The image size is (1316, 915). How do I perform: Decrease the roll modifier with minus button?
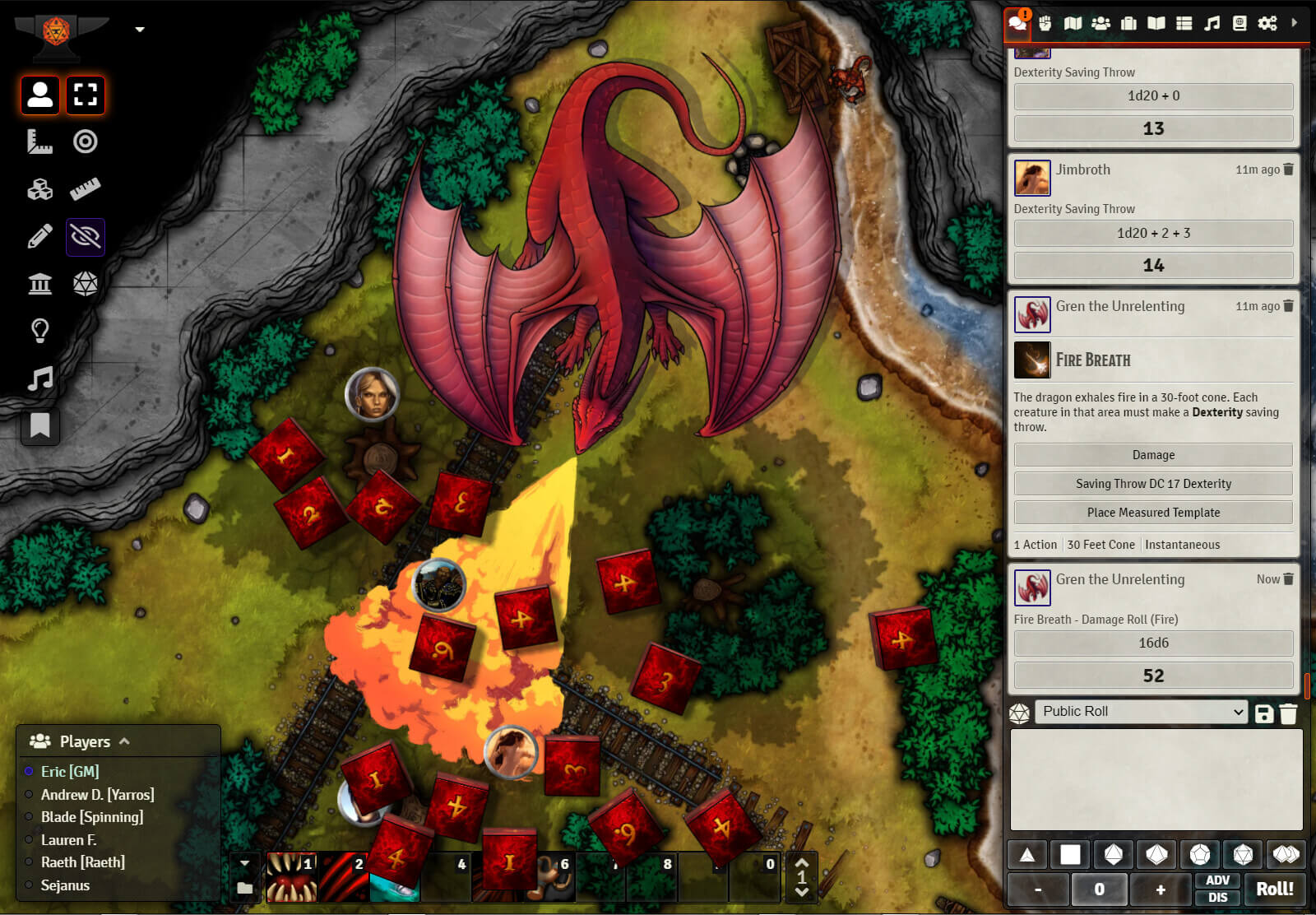[1038, 889]
